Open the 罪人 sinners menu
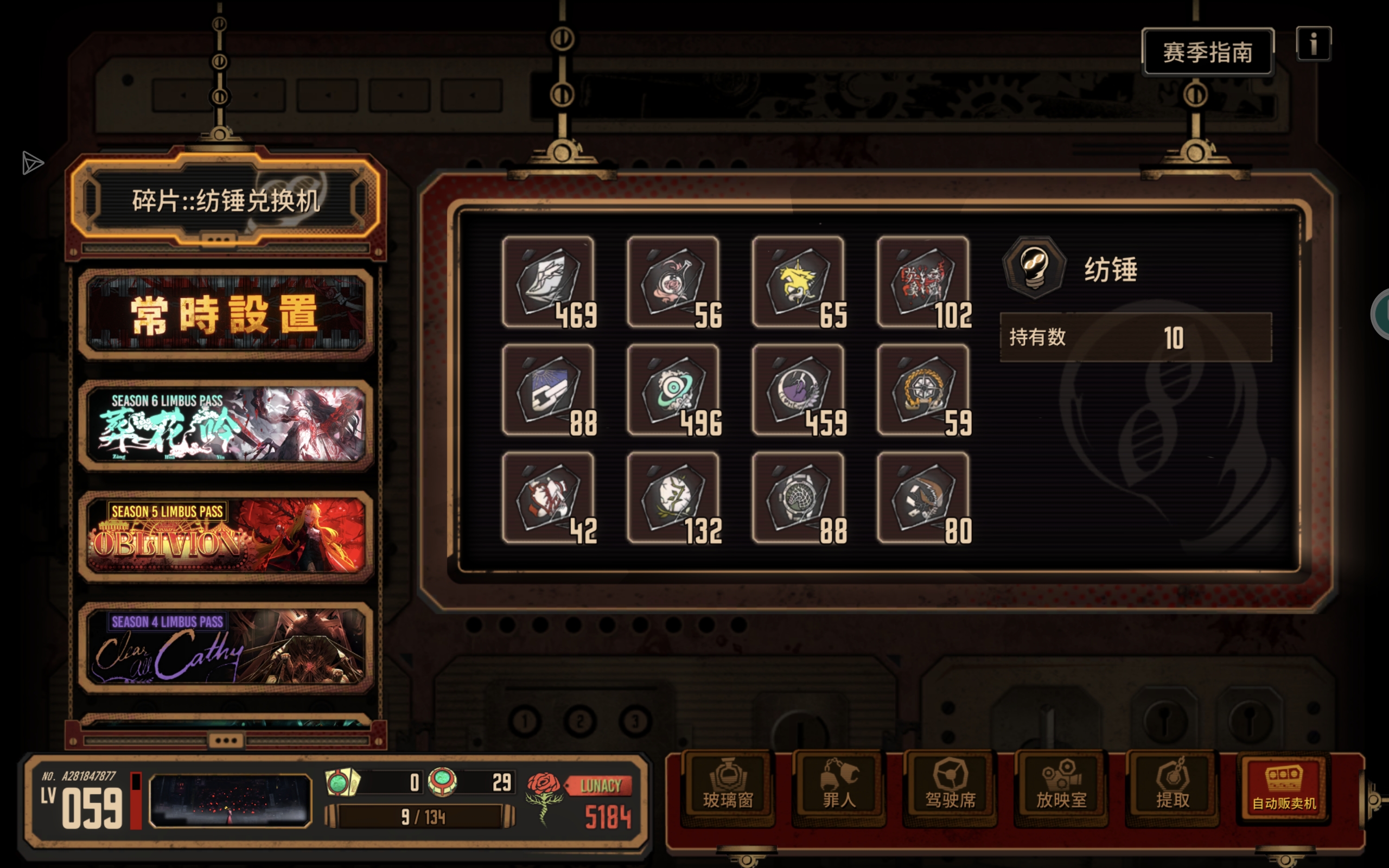 click(839, 787)
